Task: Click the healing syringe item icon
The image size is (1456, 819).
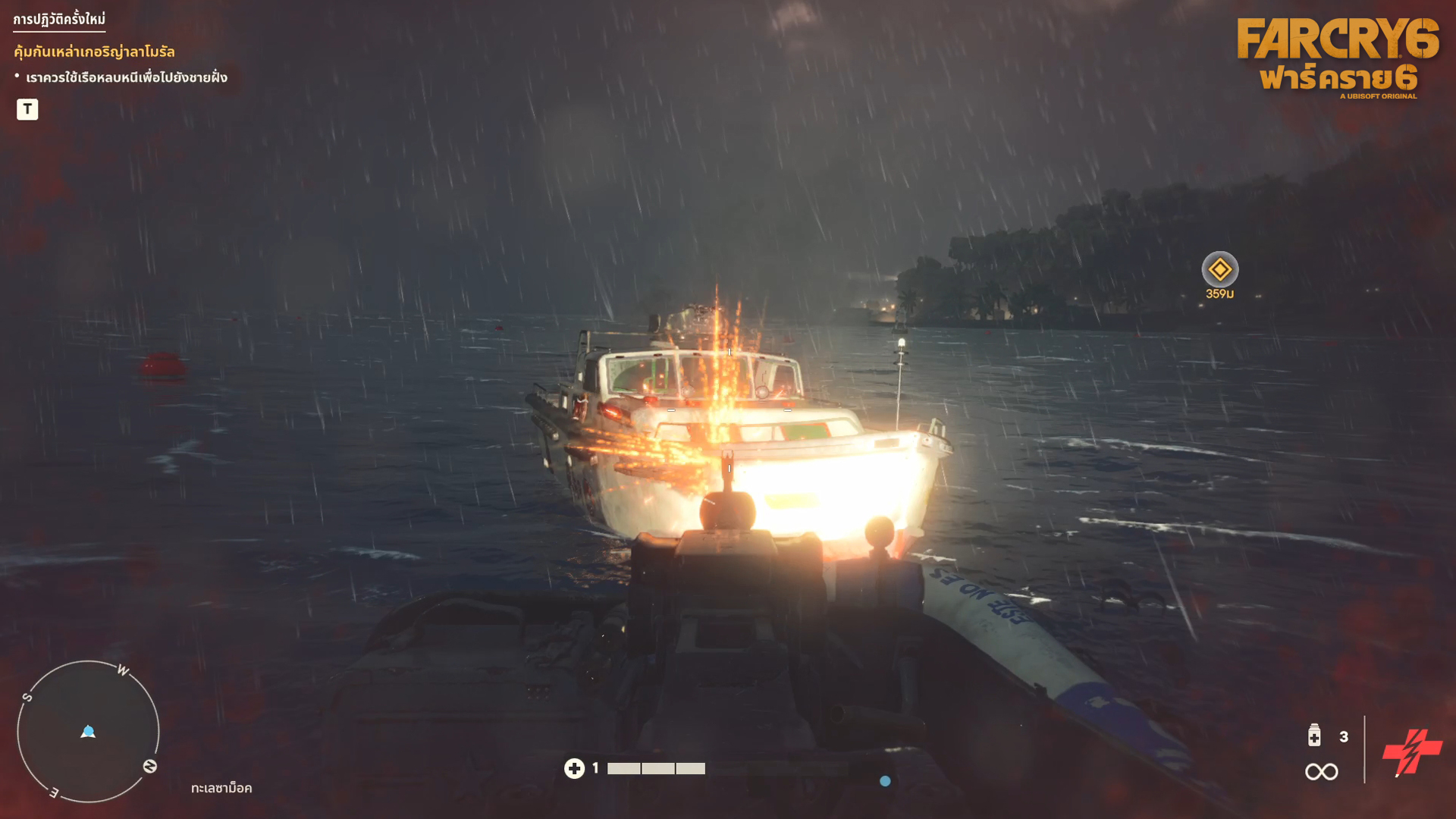Action: 1314,736
